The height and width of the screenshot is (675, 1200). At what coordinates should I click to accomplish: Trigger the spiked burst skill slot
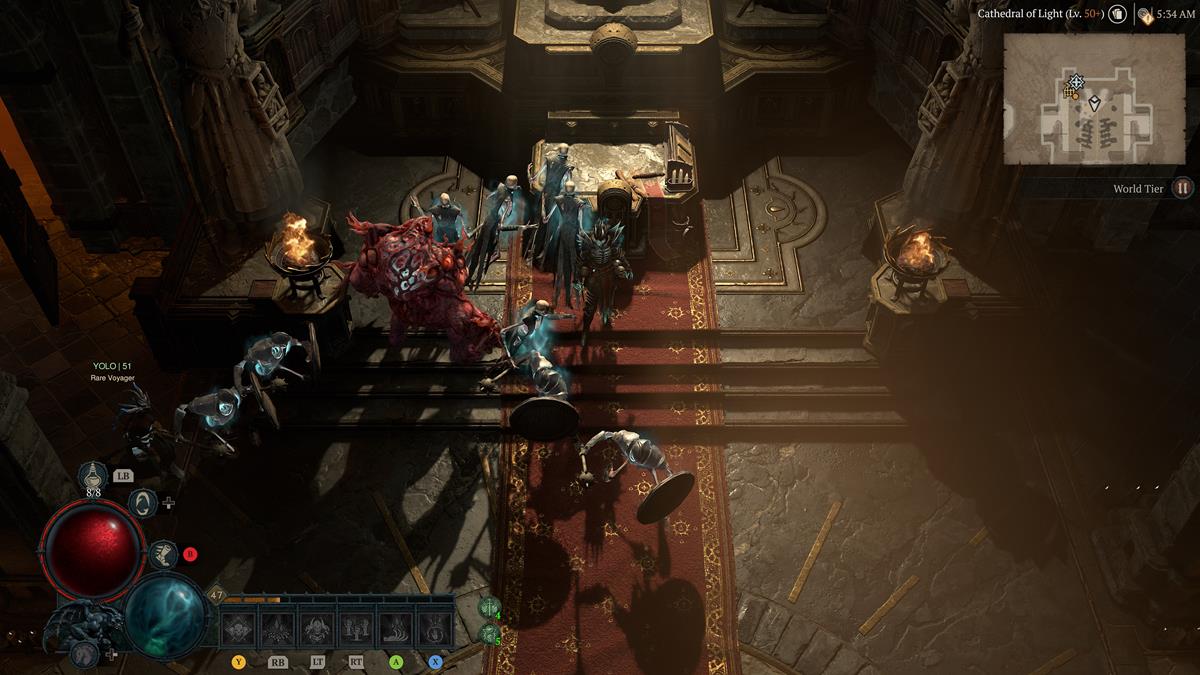click(x=278, y=627)
